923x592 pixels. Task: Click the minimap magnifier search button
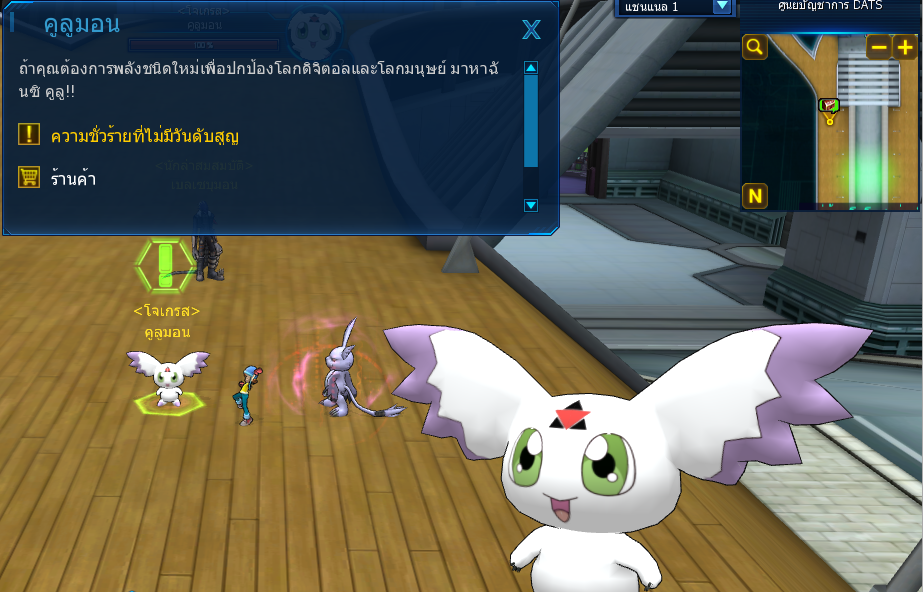(754, 47)
